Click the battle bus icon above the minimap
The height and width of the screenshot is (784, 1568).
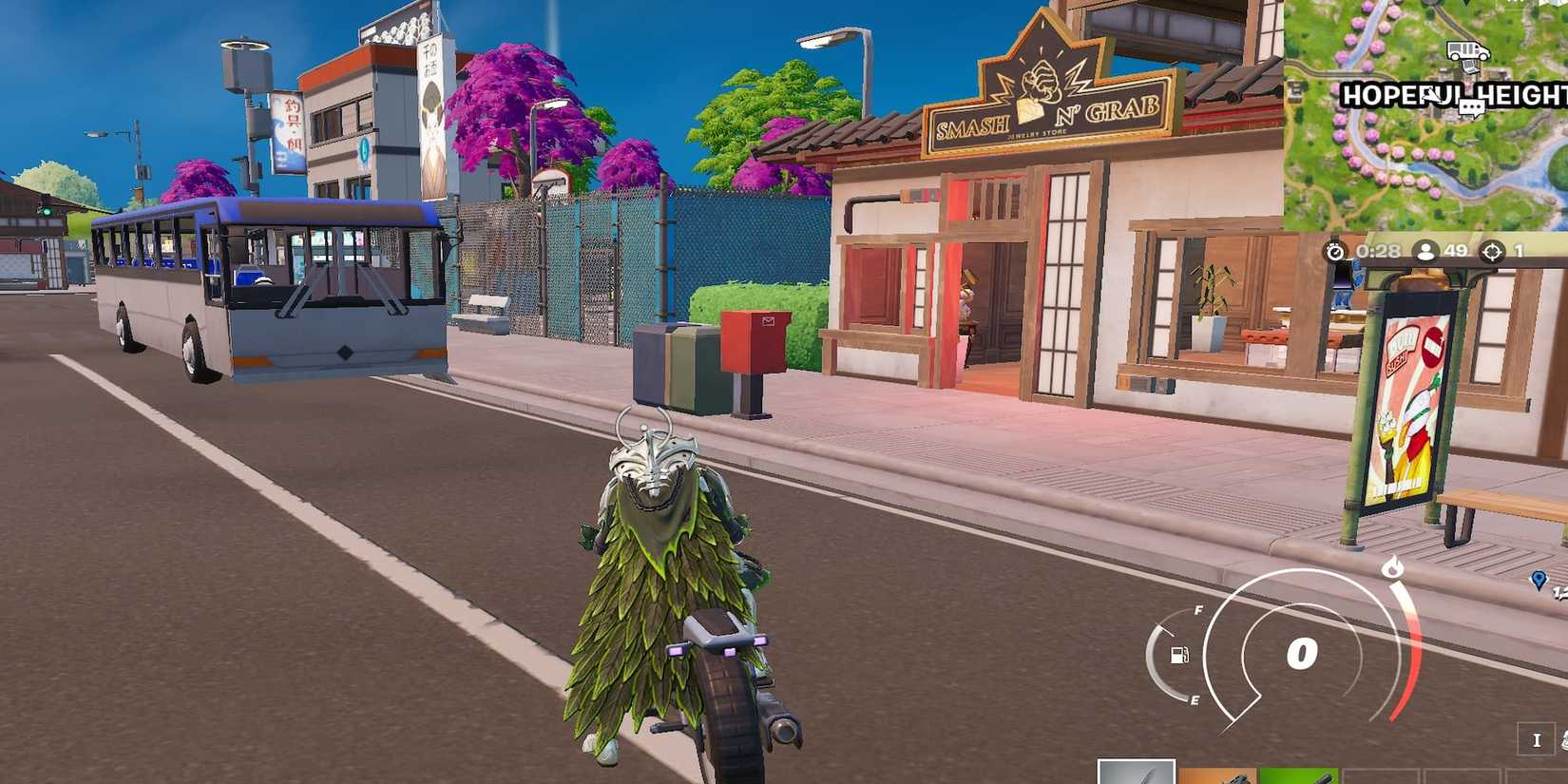(1467, 50)
